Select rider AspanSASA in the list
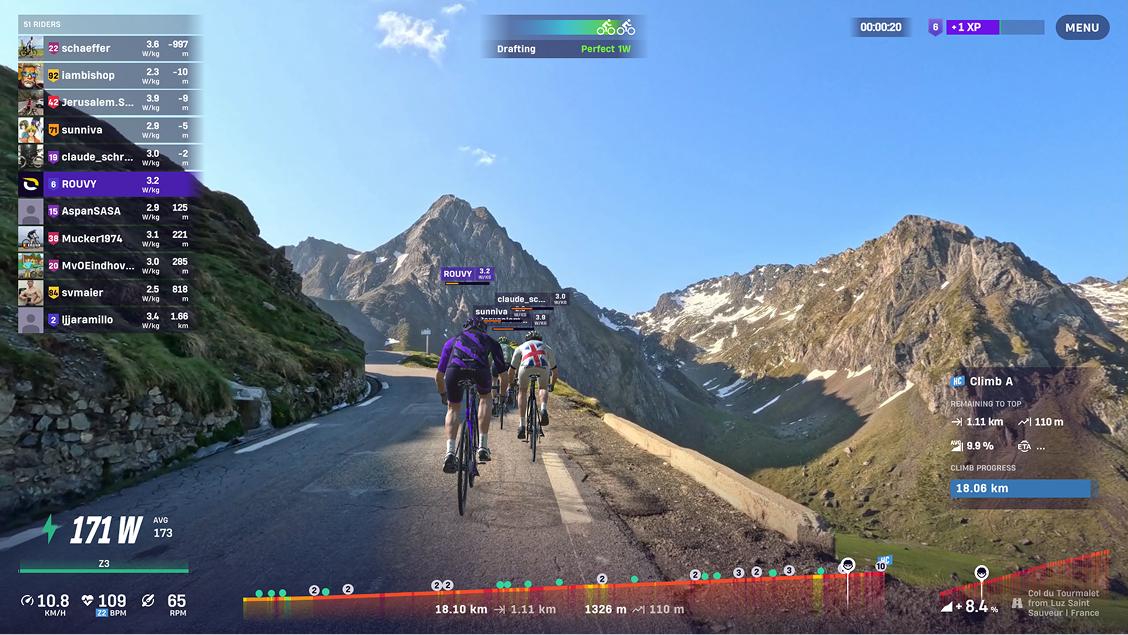This screenshot has width=1128, height=635. tap(110, 211)
